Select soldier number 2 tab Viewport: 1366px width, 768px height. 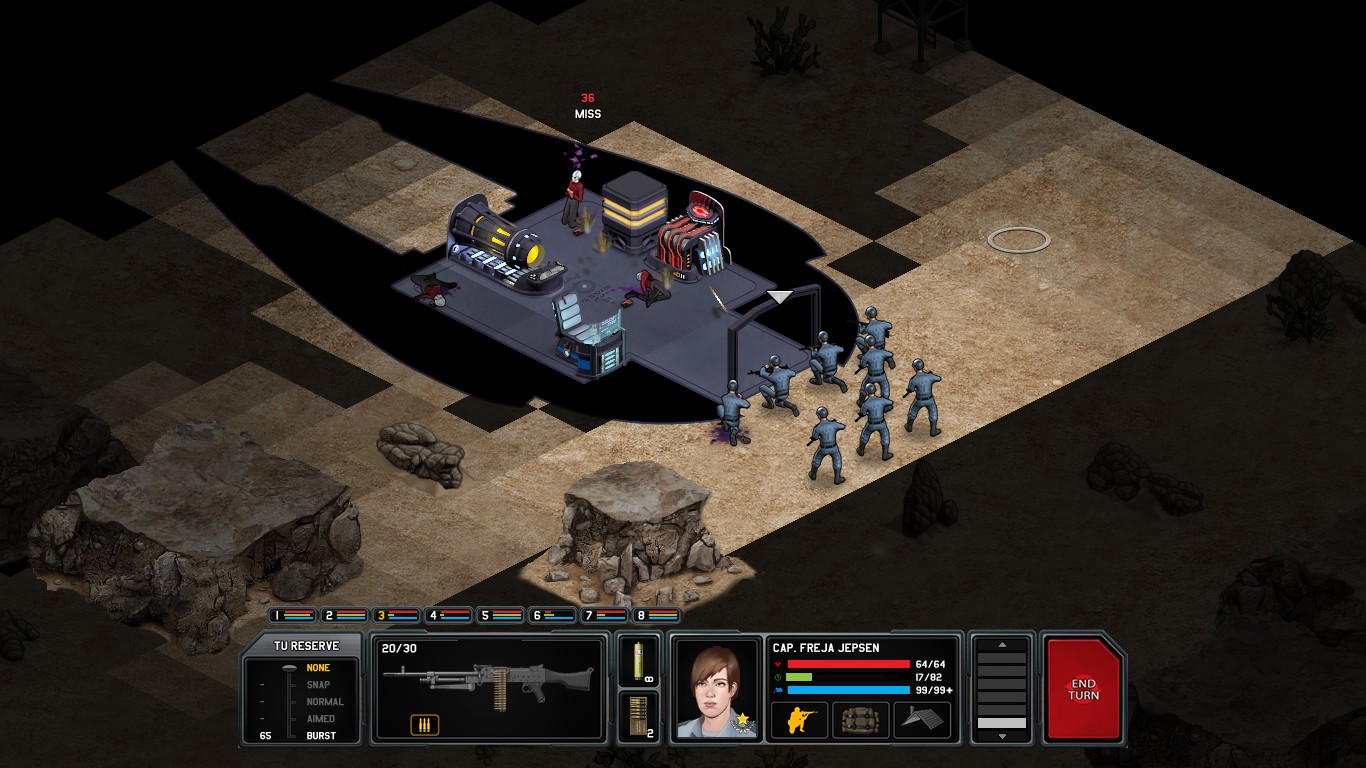click(344, 616)
